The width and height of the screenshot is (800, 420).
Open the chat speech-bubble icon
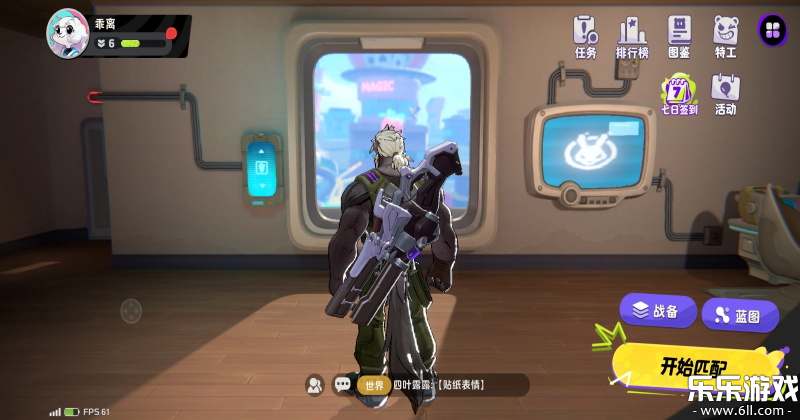pos(343,384)
